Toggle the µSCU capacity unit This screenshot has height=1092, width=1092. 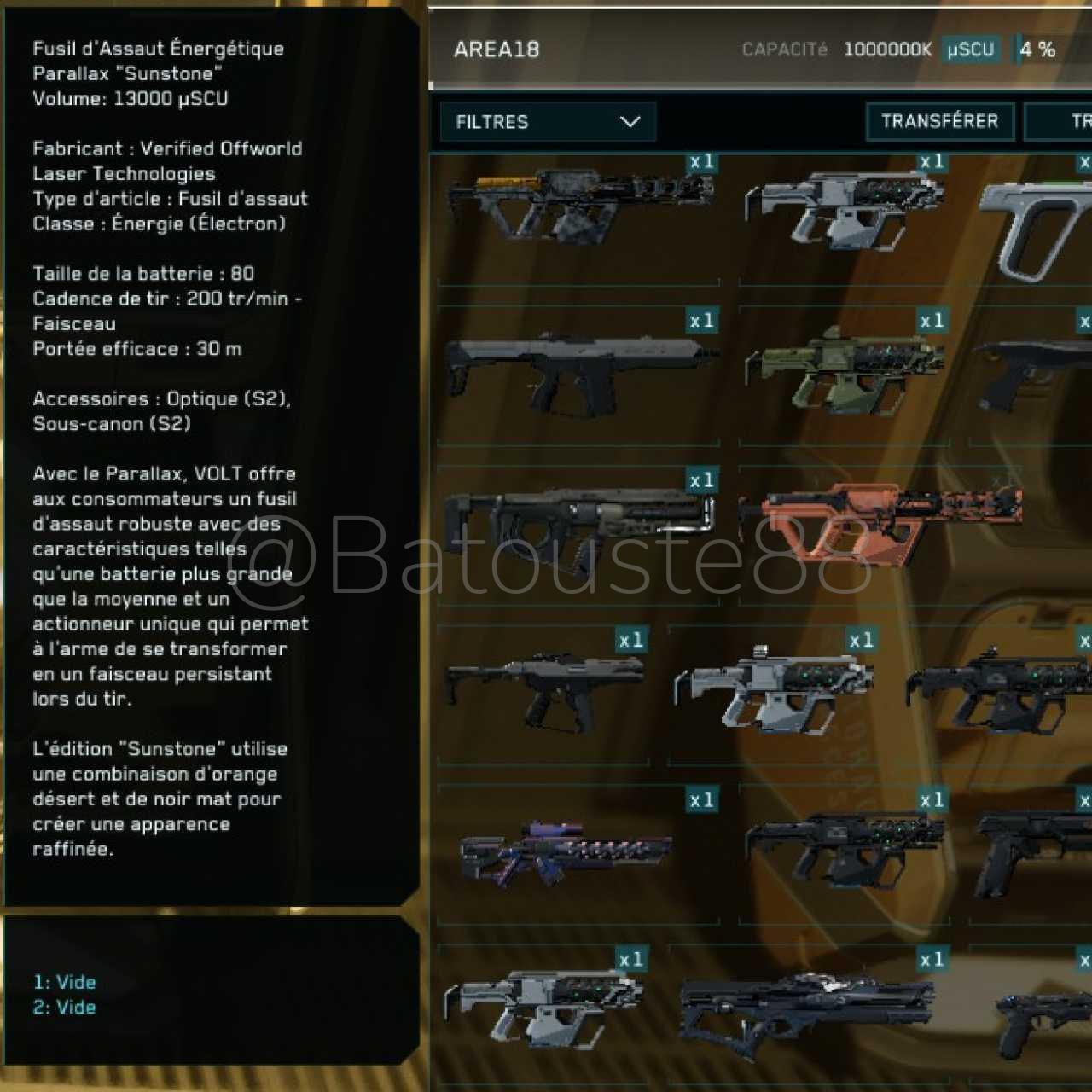(x=971, y=49)
